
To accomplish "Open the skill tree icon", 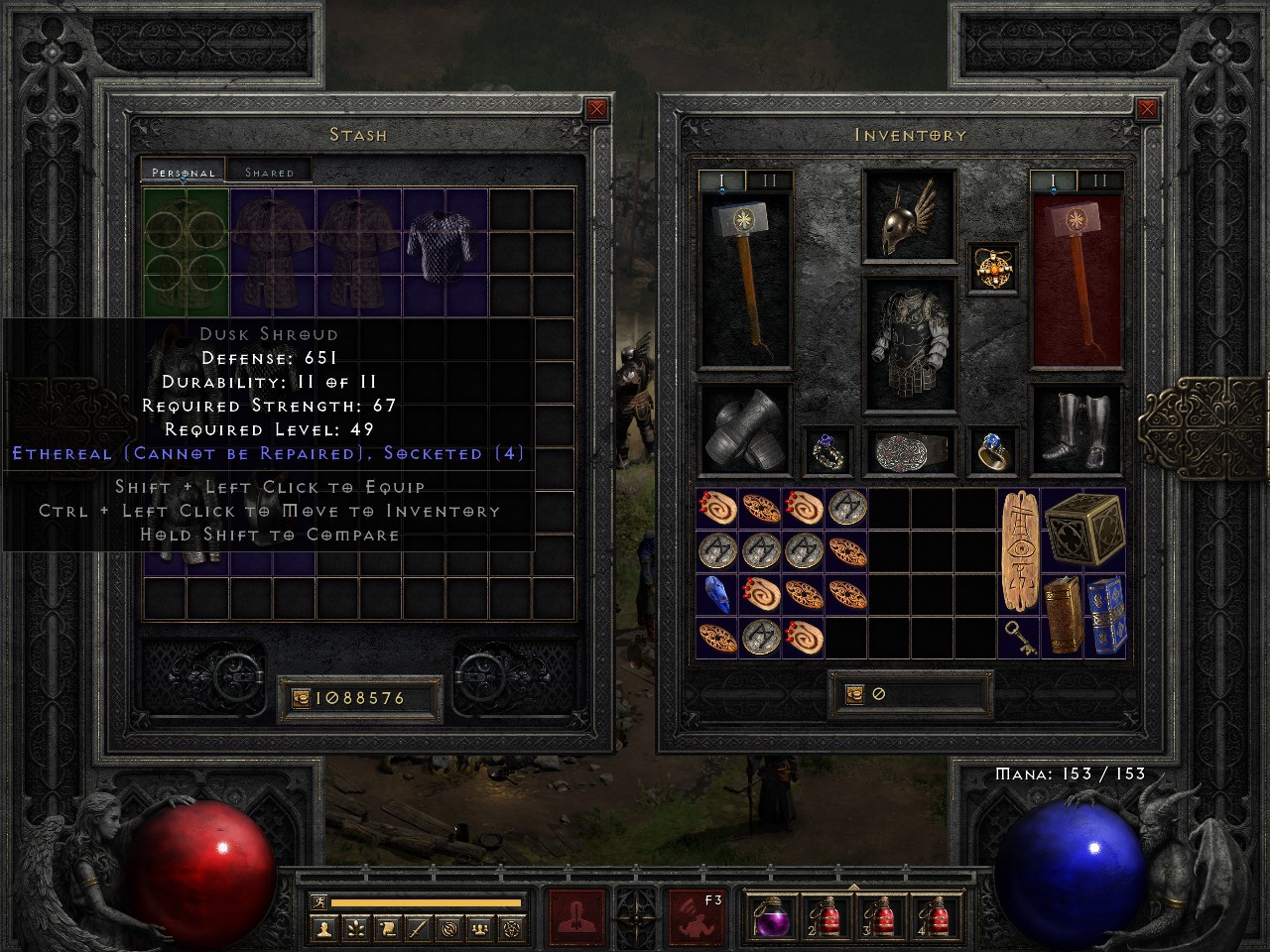I will pos(356,927).
